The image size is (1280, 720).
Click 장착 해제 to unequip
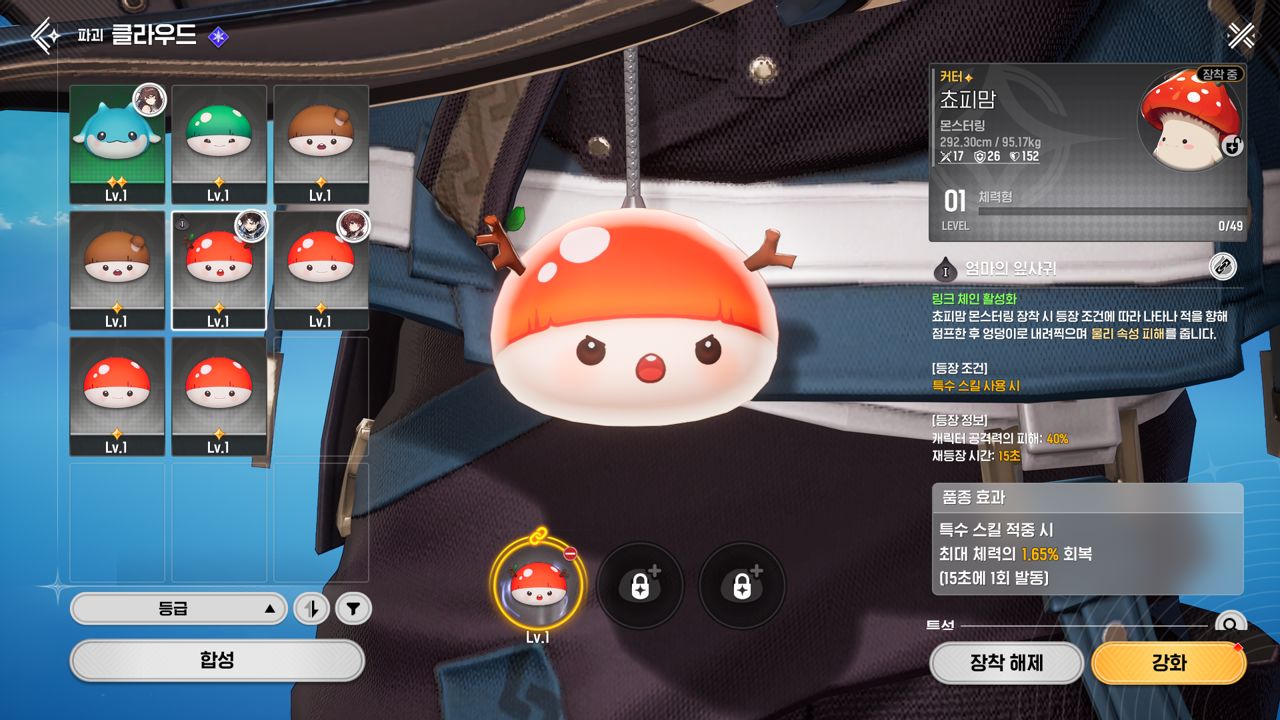1006,663
